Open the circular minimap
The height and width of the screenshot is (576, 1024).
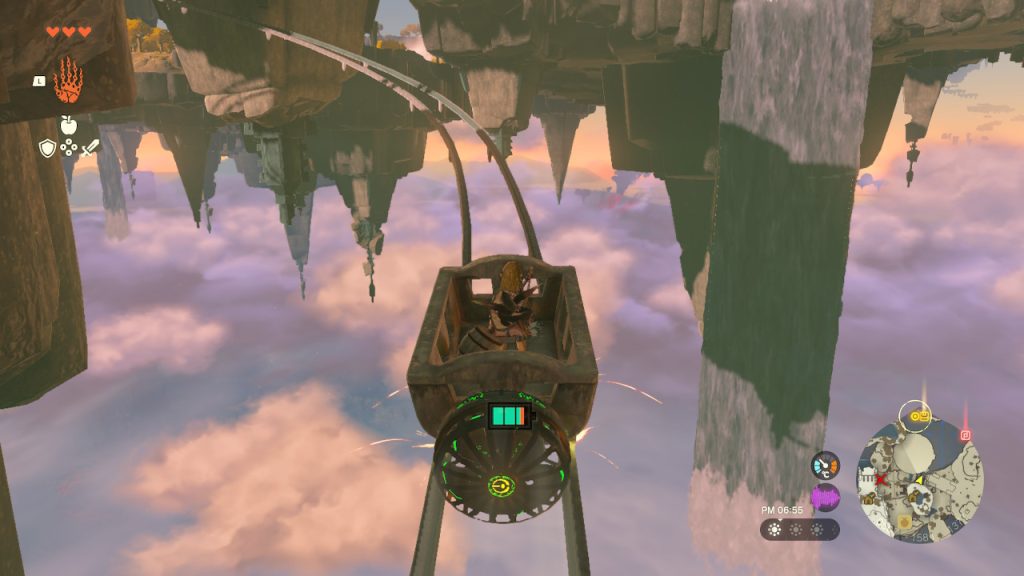pyautogui.click(x=920, y=479)
